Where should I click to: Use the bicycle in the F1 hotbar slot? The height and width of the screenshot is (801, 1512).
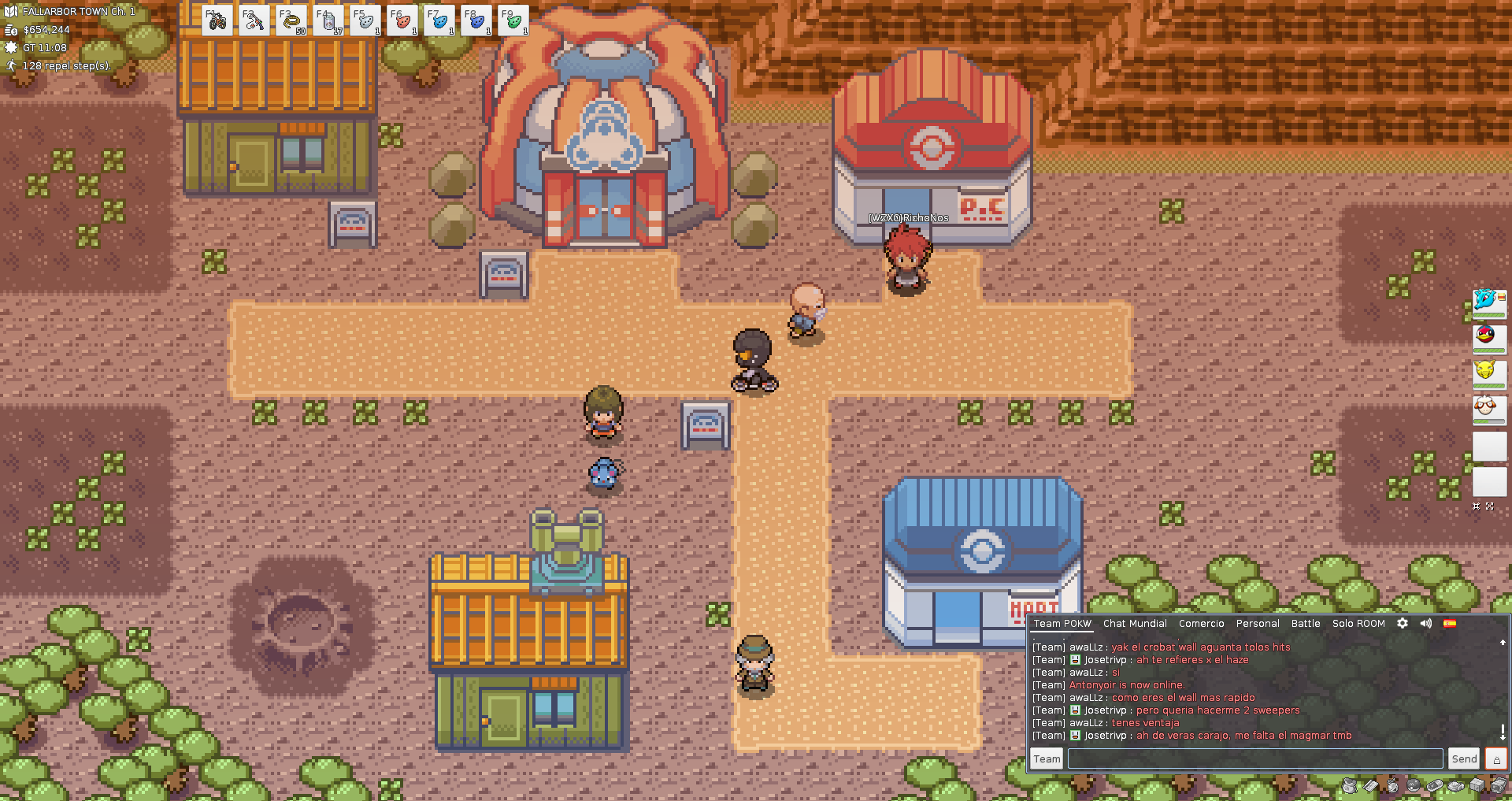217,21
